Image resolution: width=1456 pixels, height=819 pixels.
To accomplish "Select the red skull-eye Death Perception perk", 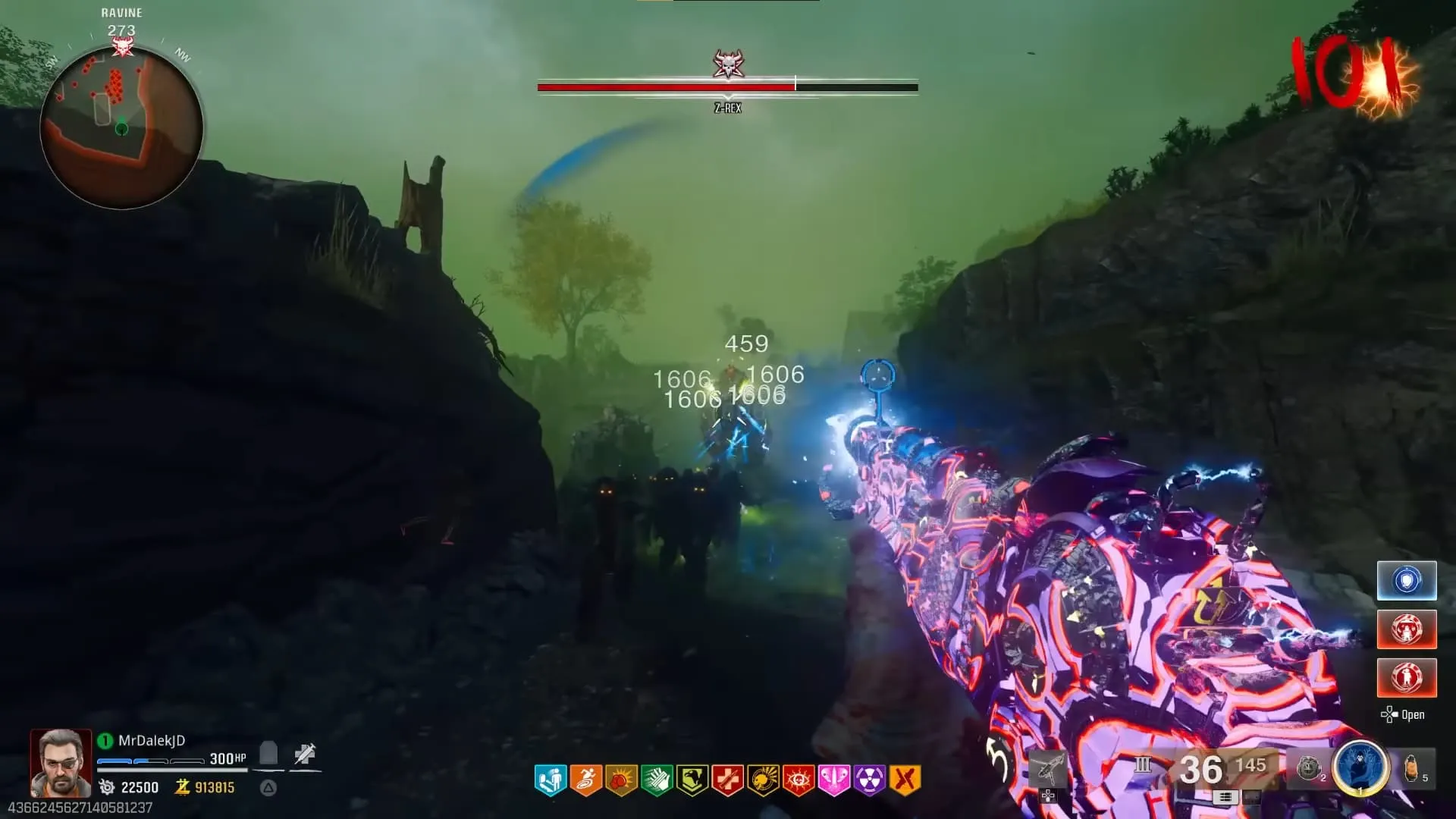I will [x=799, y=780].
